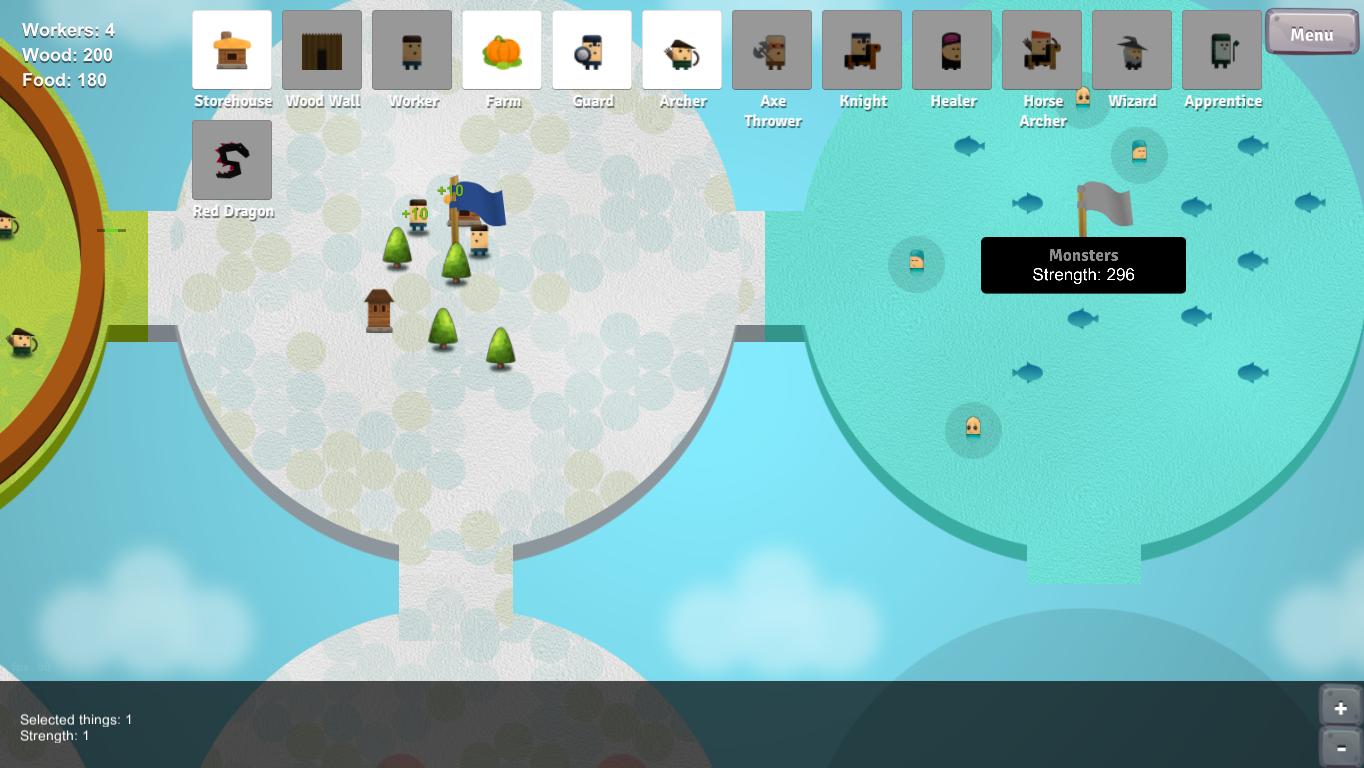Zoom in with the plus button

[x=1340, y=708]
